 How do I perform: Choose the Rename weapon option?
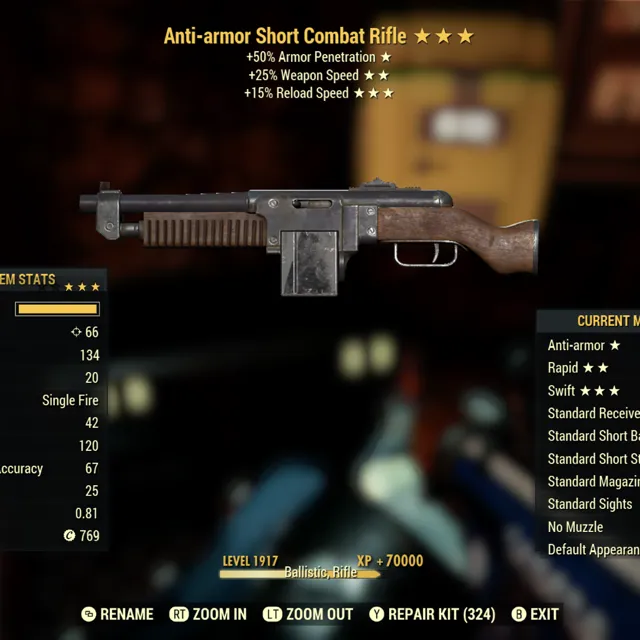tap(118, 614)
